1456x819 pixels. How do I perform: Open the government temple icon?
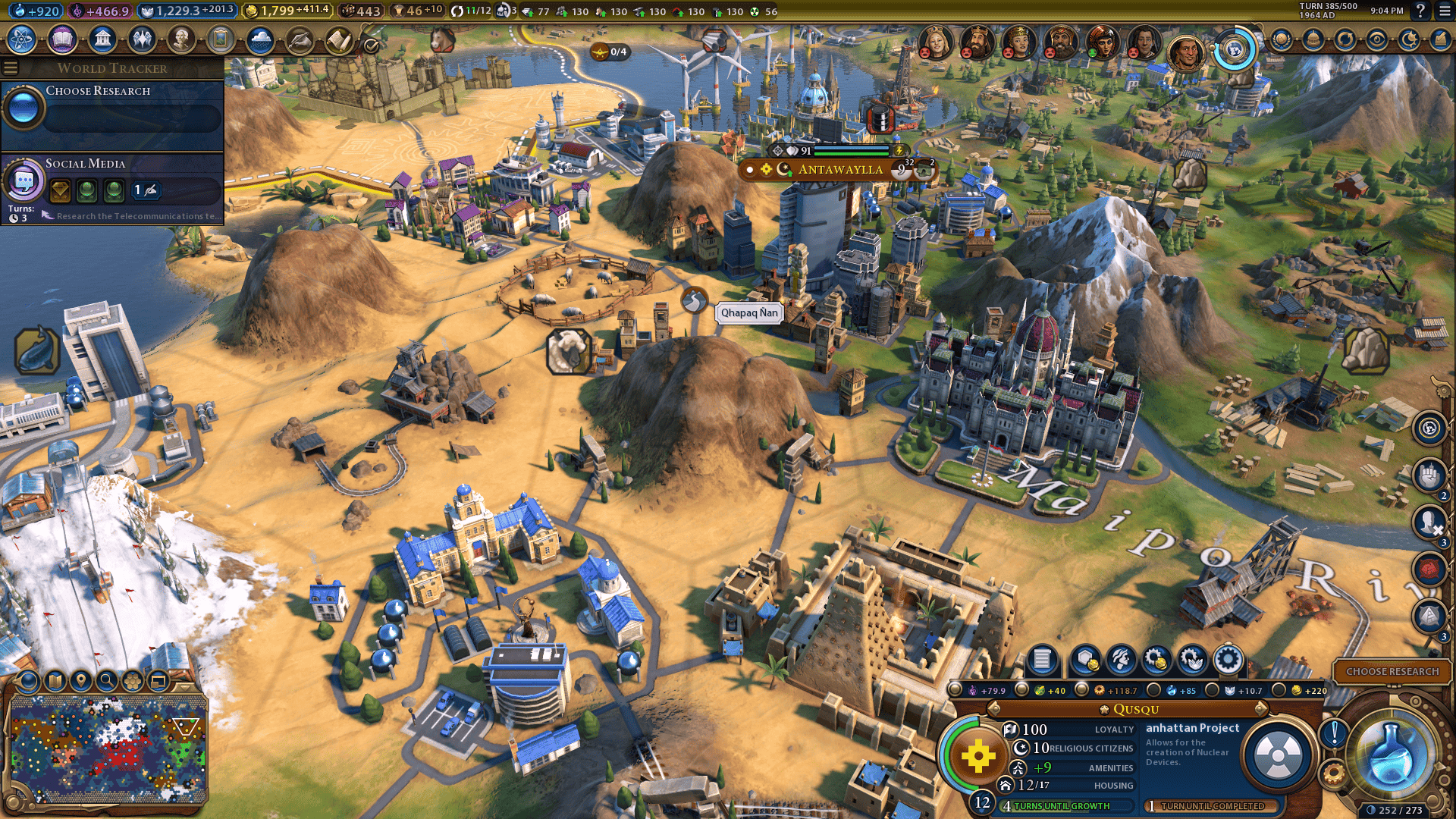[102, 39]
